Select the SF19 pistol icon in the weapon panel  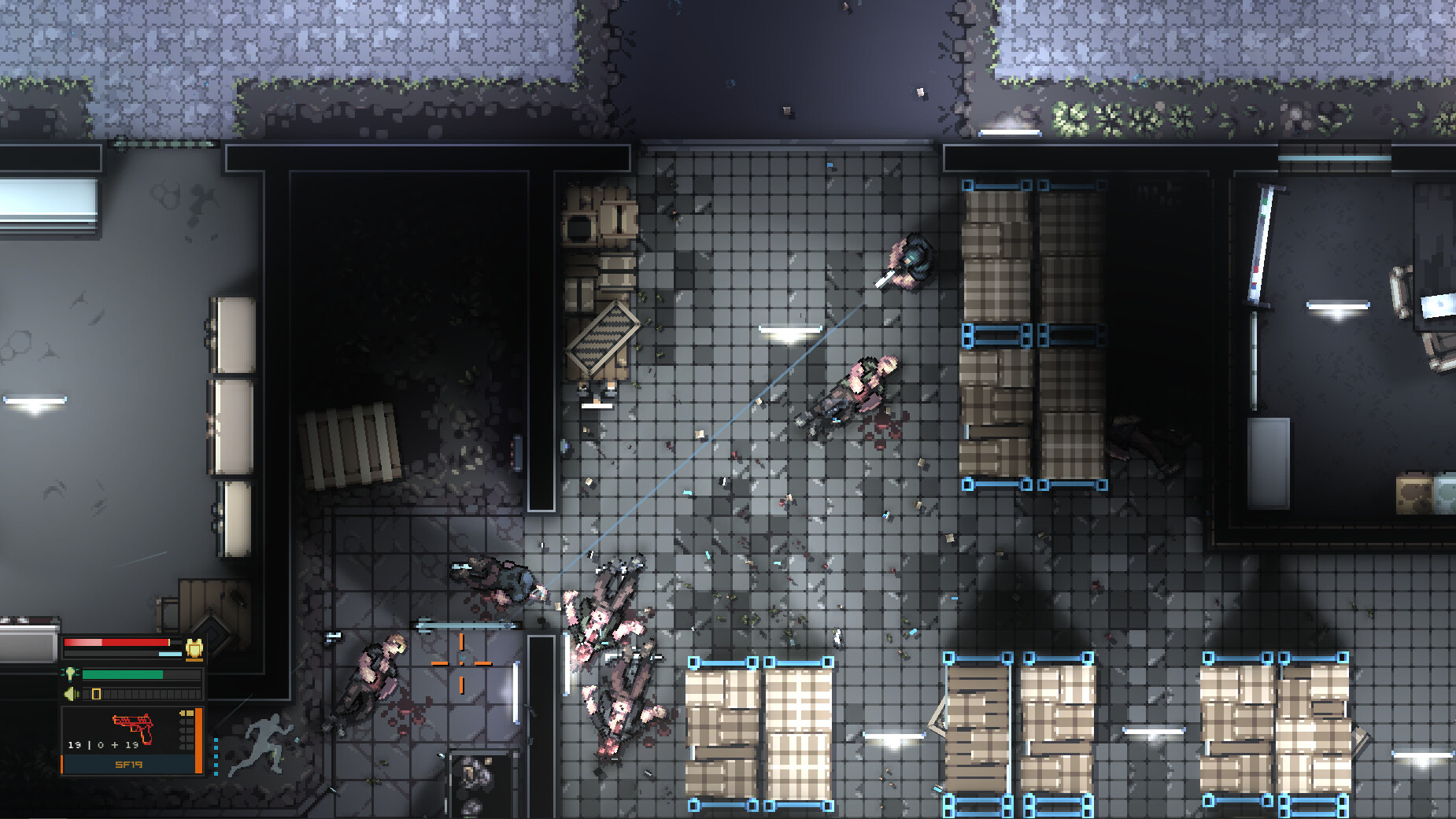coord(133,726)
